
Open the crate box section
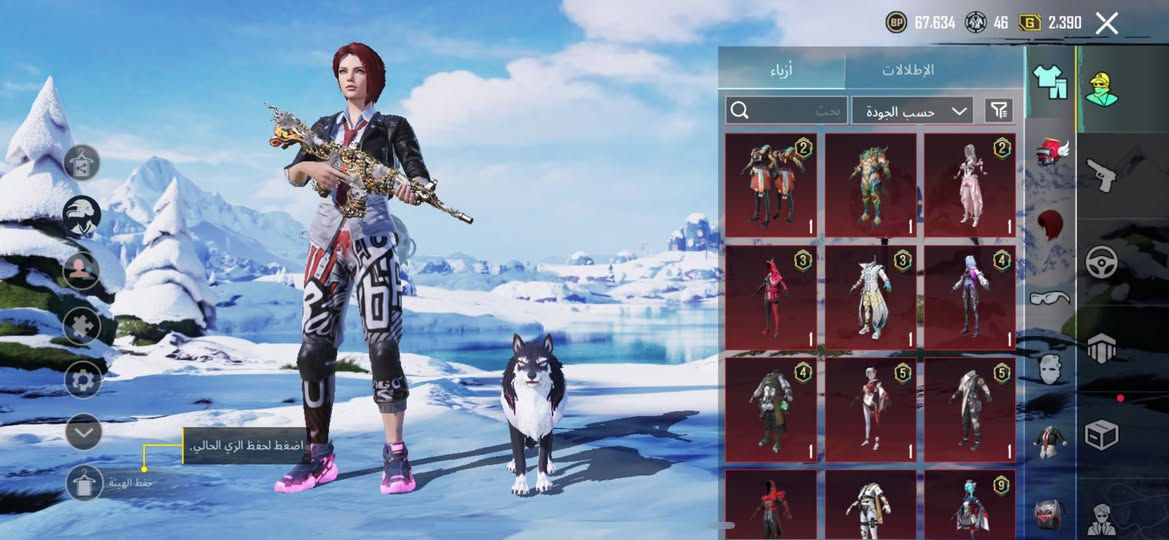[1102, 435]
